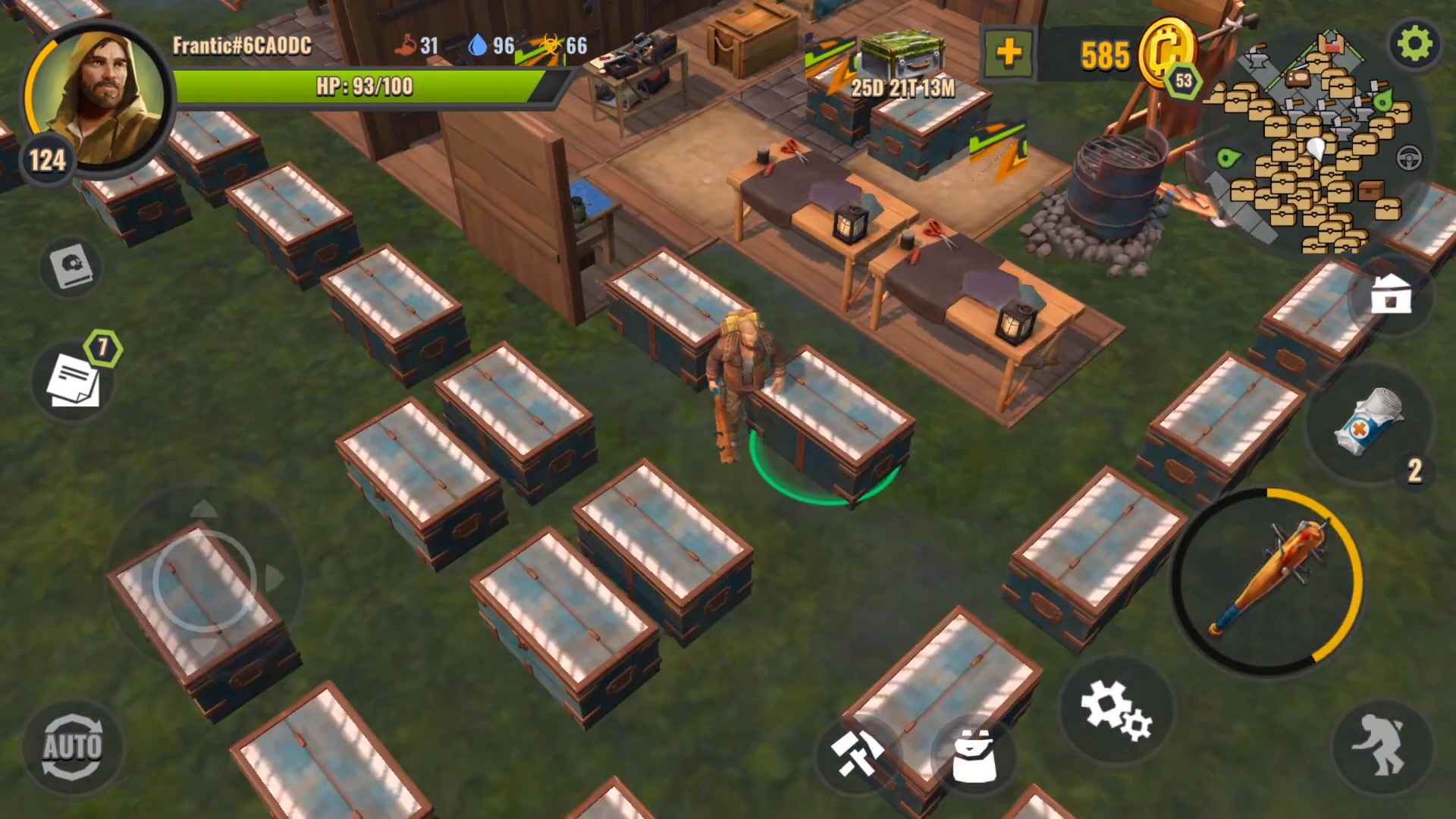Open settings with the green gear icon
The image size is (1456, 819).
[1414, 44]
